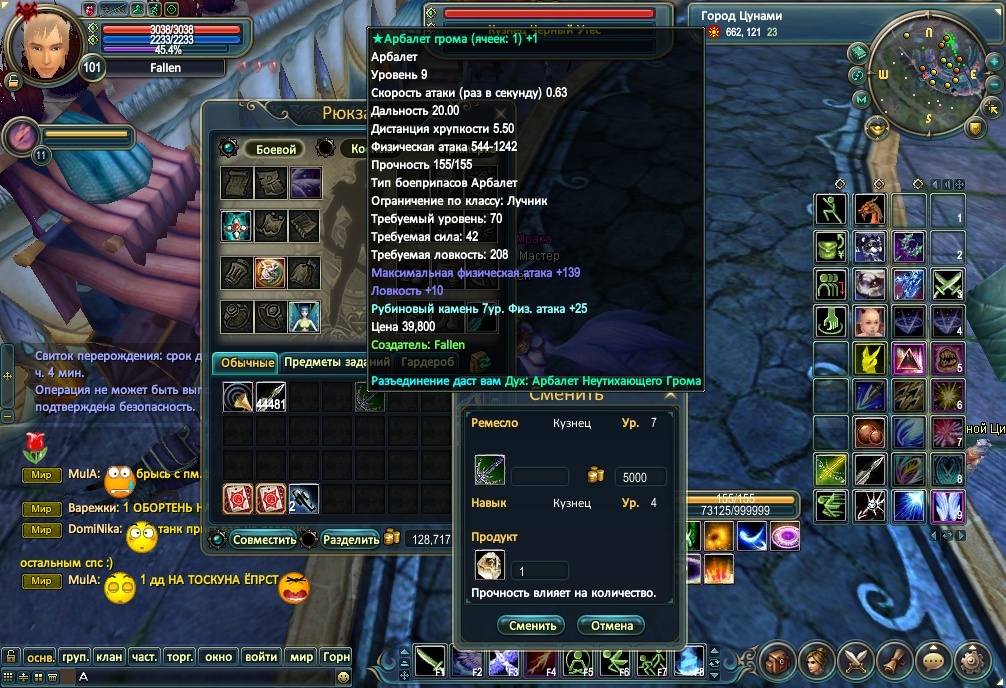Open the chat emoticon picker smiley
Screen dimensions: 1006x688
click(344, 677)
